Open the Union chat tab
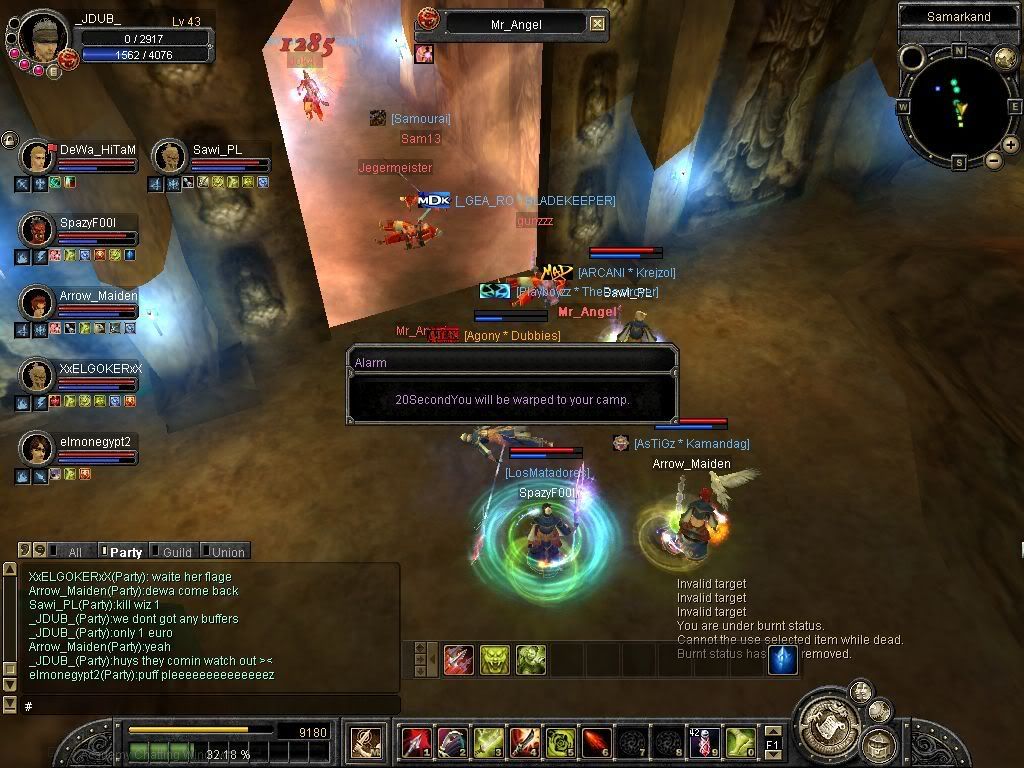Screen dimensions: 1024x768 [226, 552]
